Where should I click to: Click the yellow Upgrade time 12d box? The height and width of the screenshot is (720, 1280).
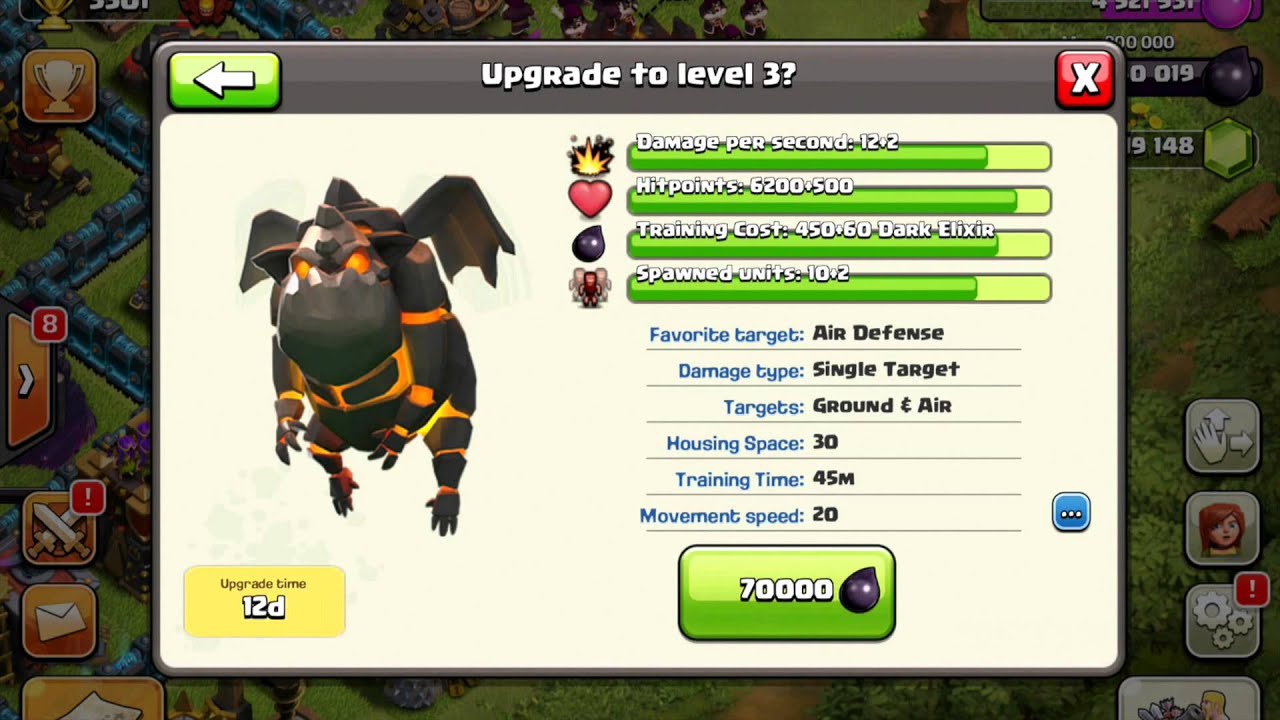264,600
